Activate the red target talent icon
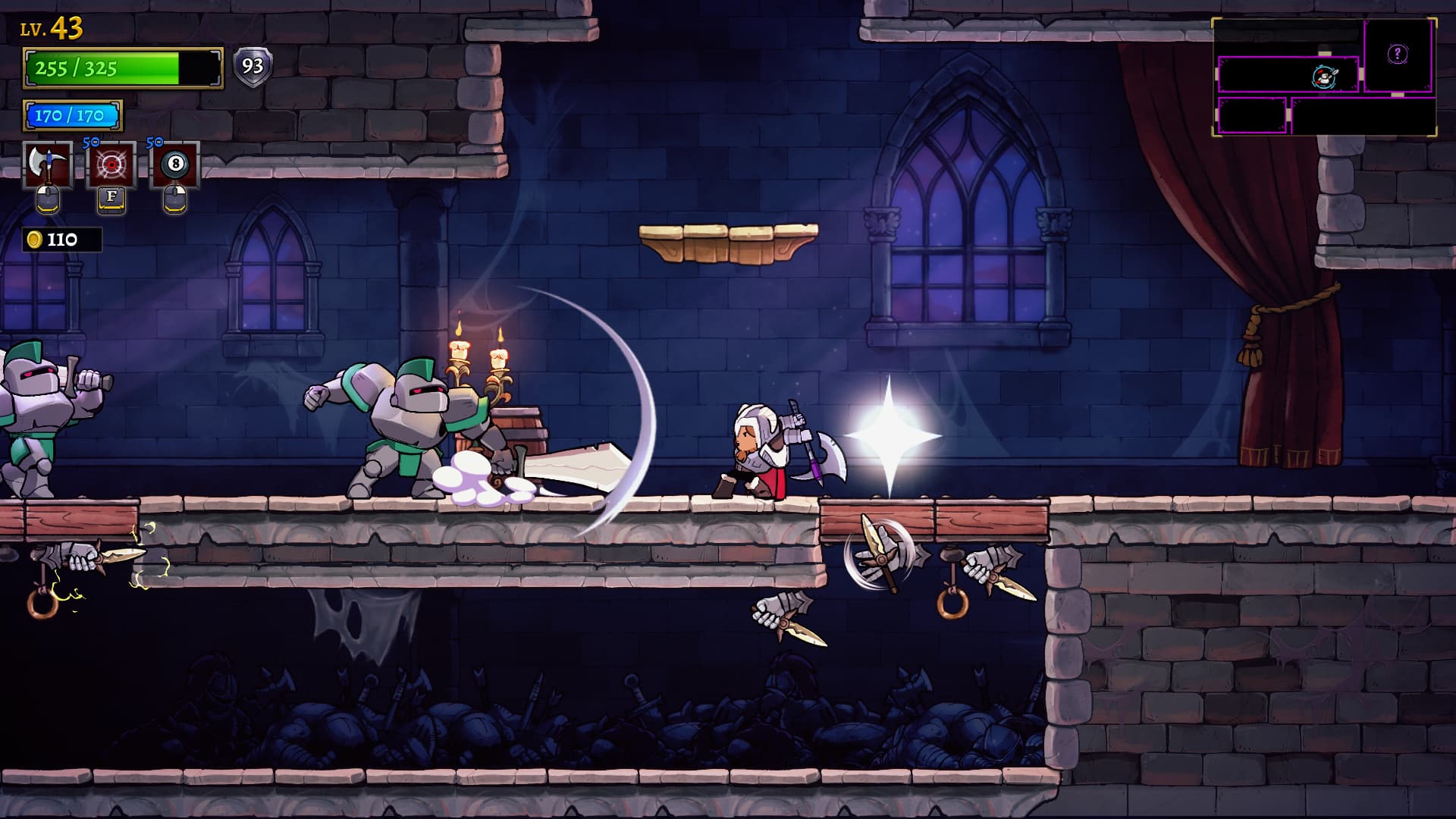The width and height of the screenshot is (1456, 819). (x=111, y=165)
